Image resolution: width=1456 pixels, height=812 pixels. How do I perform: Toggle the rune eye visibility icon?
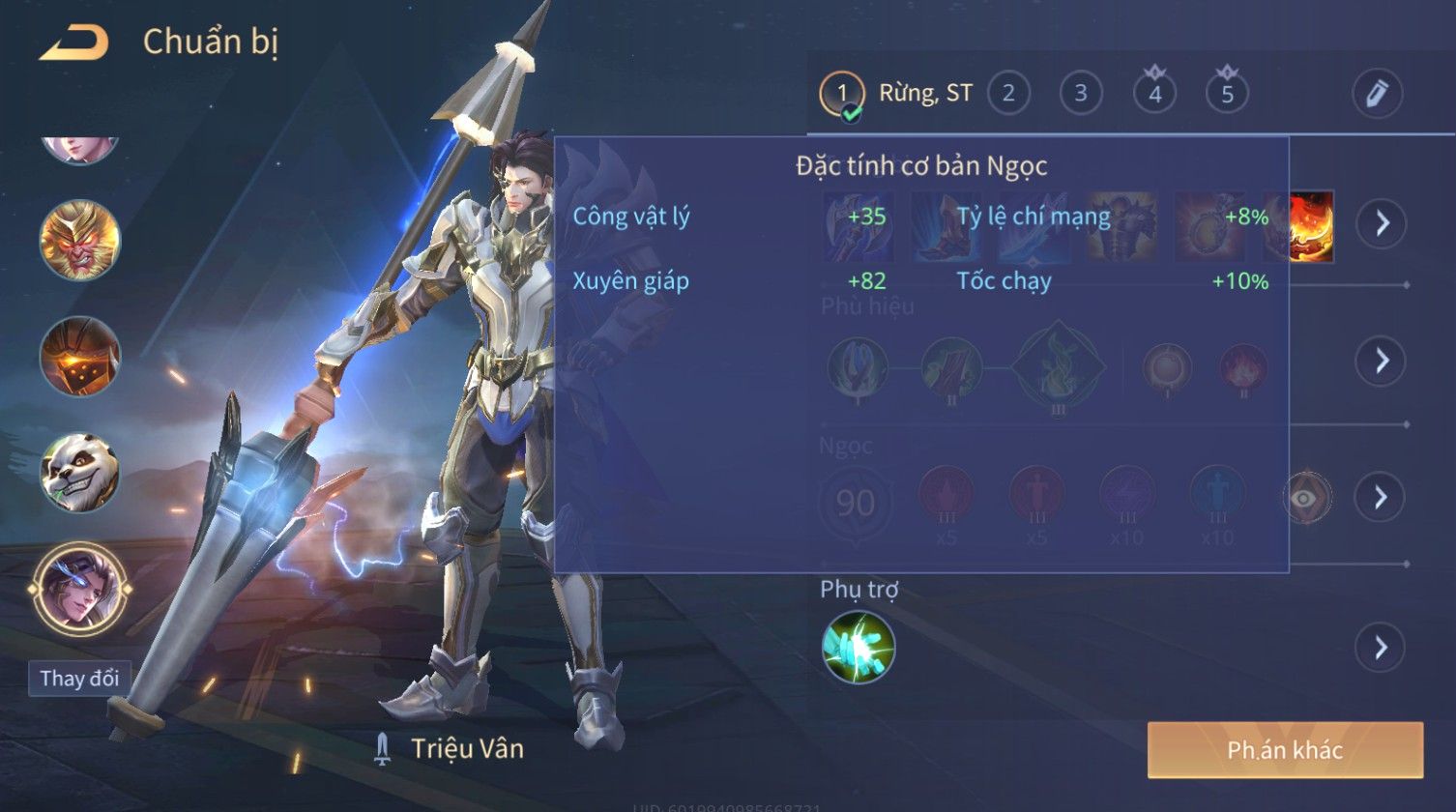tap(1306, 497)
